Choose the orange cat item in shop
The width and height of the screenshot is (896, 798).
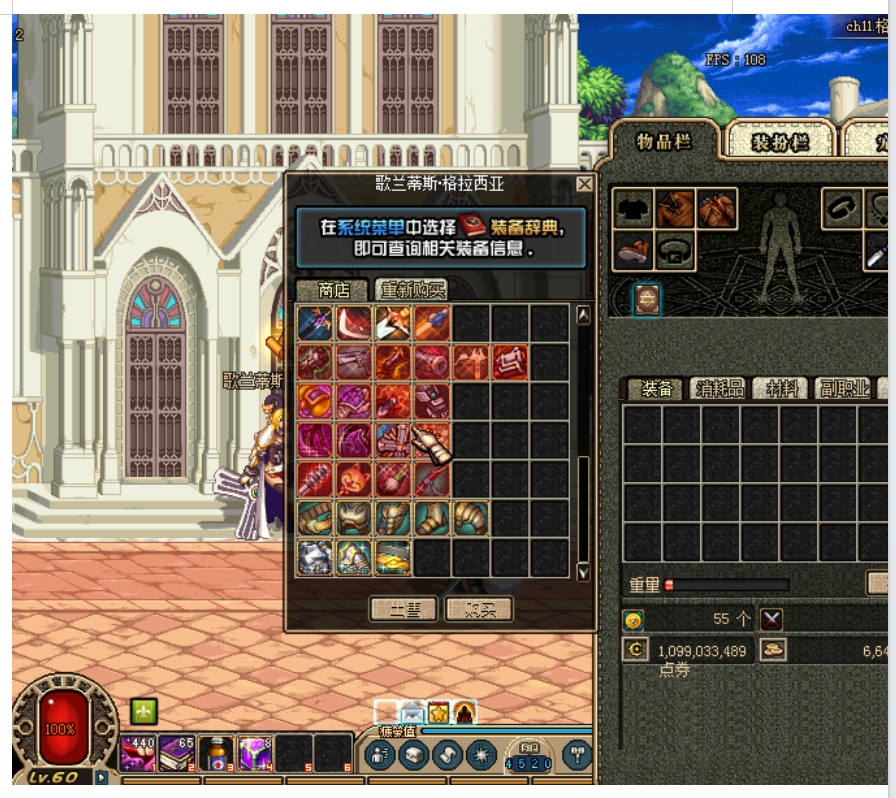[x=354, y=480]
